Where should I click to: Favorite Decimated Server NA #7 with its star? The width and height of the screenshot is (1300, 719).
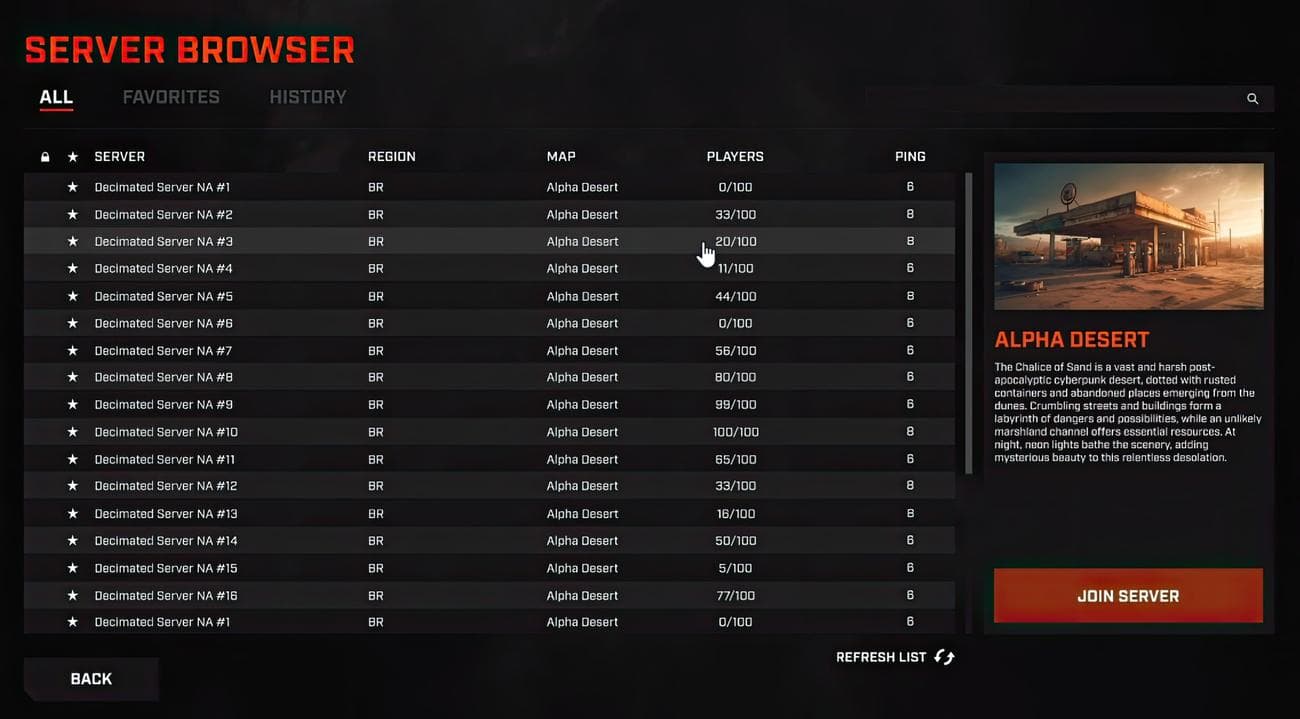(x=72, y=351)
